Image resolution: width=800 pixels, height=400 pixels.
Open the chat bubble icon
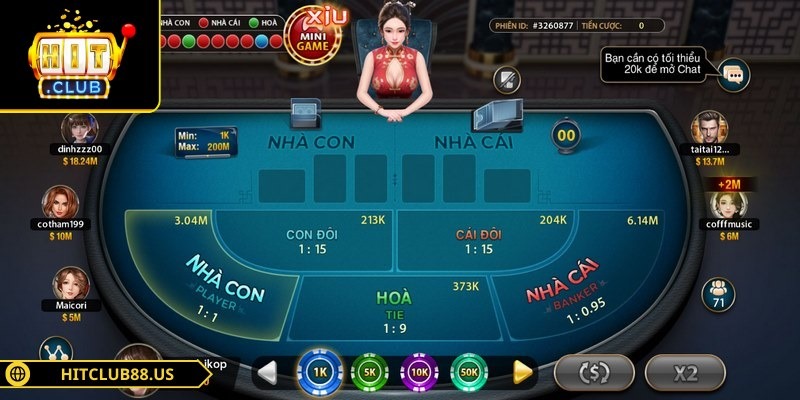point(734,72)
